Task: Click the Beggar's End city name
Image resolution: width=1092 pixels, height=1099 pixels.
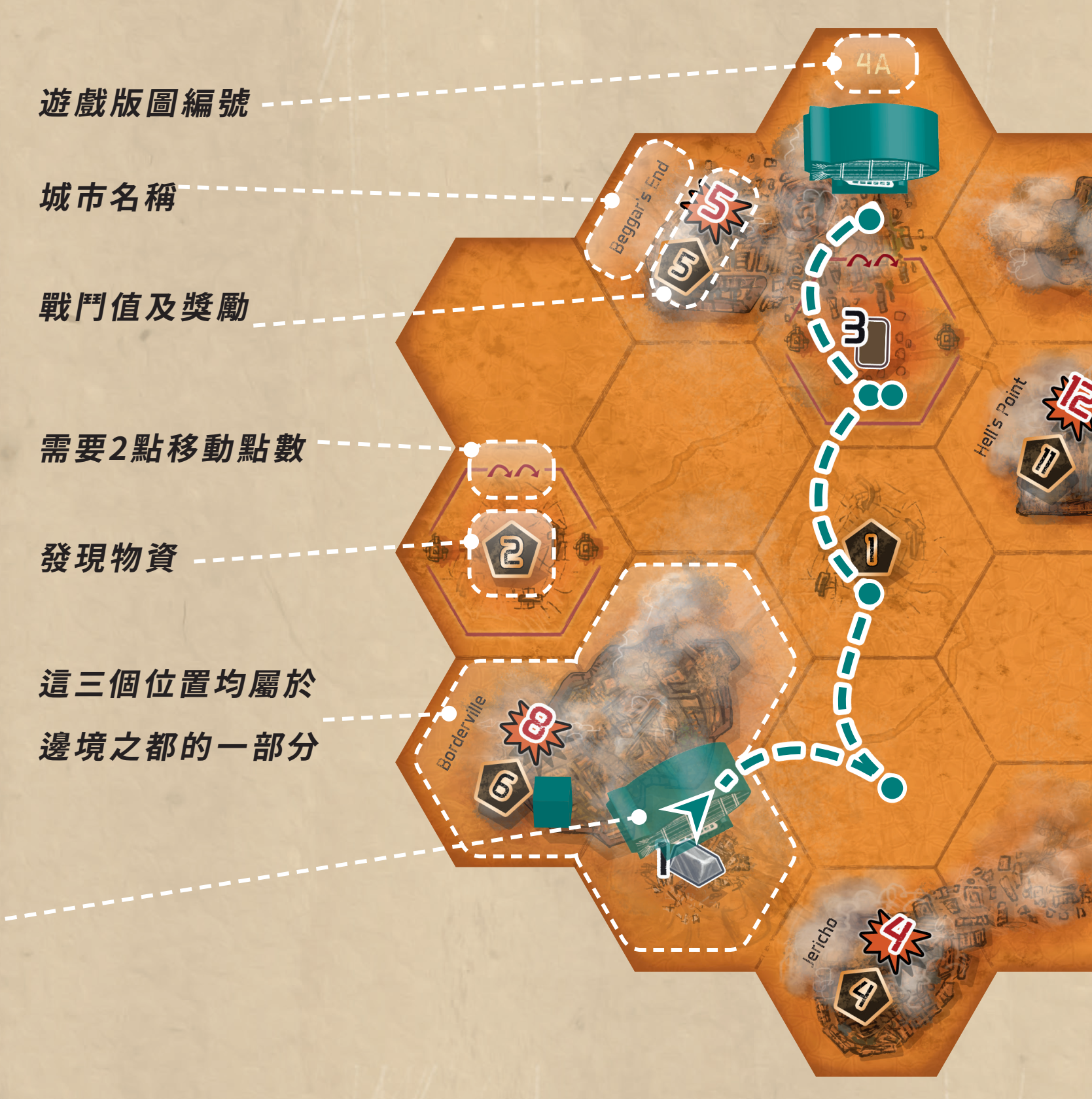Action: 639,207
